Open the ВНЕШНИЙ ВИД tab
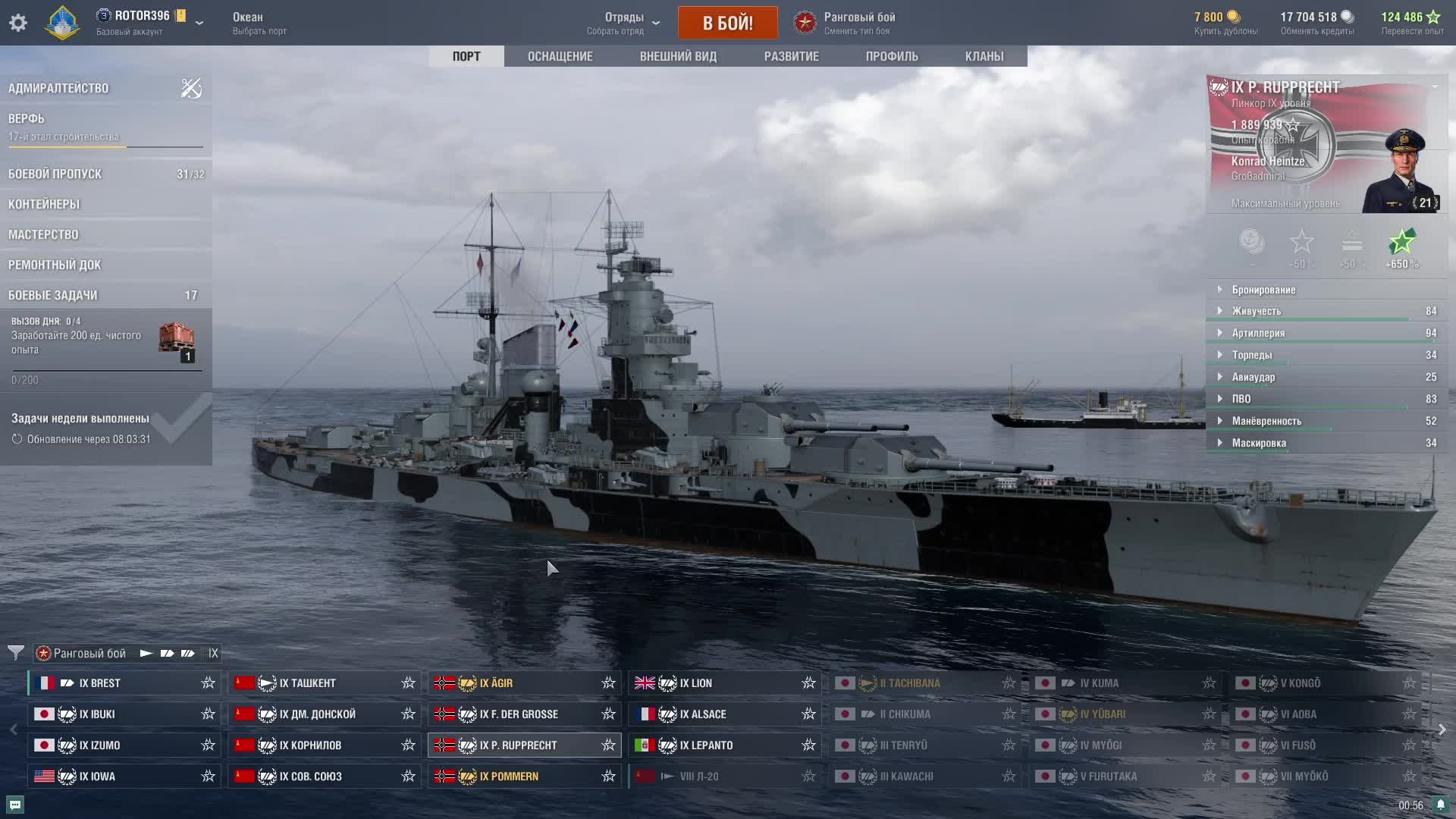This screenshot has height=819, width=1456. point(678,56)
